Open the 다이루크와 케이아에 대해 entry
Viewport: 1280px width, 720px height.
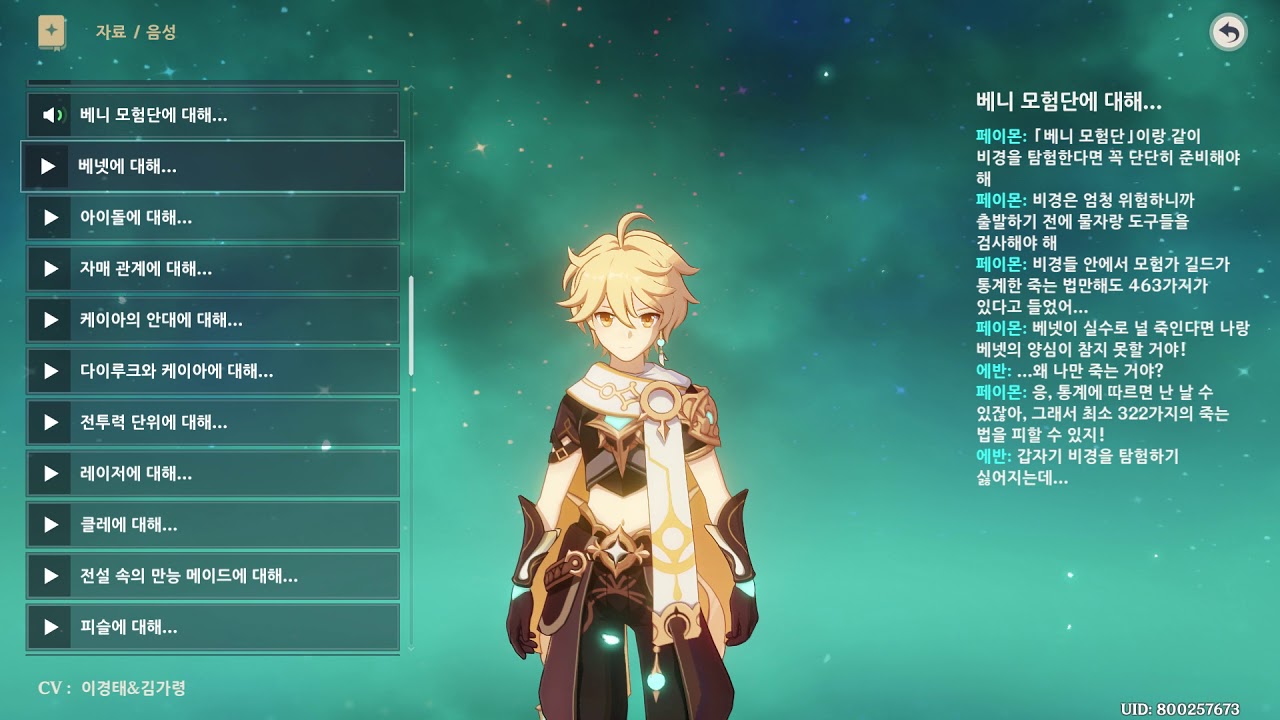coord(212,371)
